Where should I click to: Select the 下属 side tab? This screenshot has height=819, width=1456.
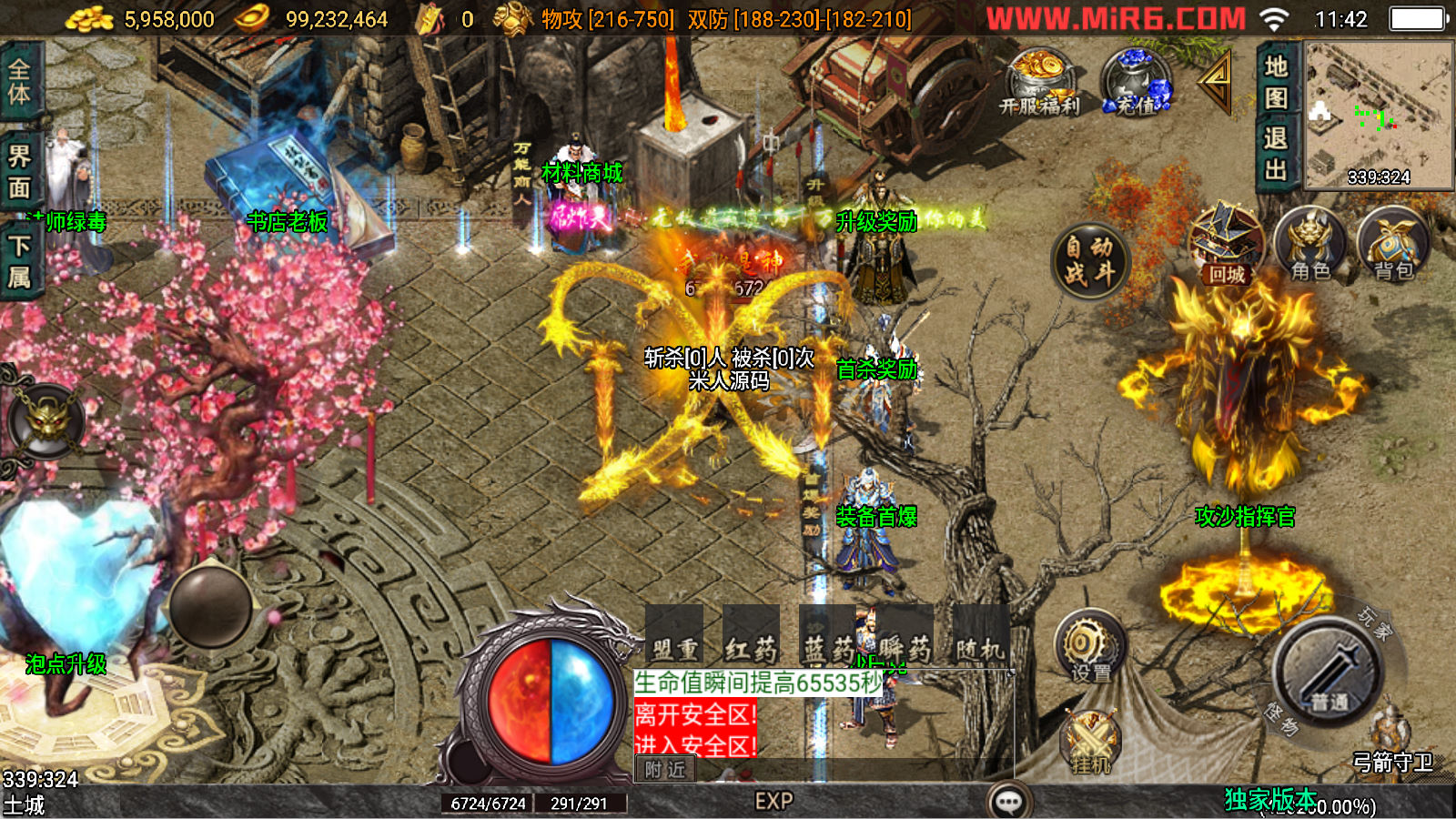pyautogui.click(x=19, y=261)
